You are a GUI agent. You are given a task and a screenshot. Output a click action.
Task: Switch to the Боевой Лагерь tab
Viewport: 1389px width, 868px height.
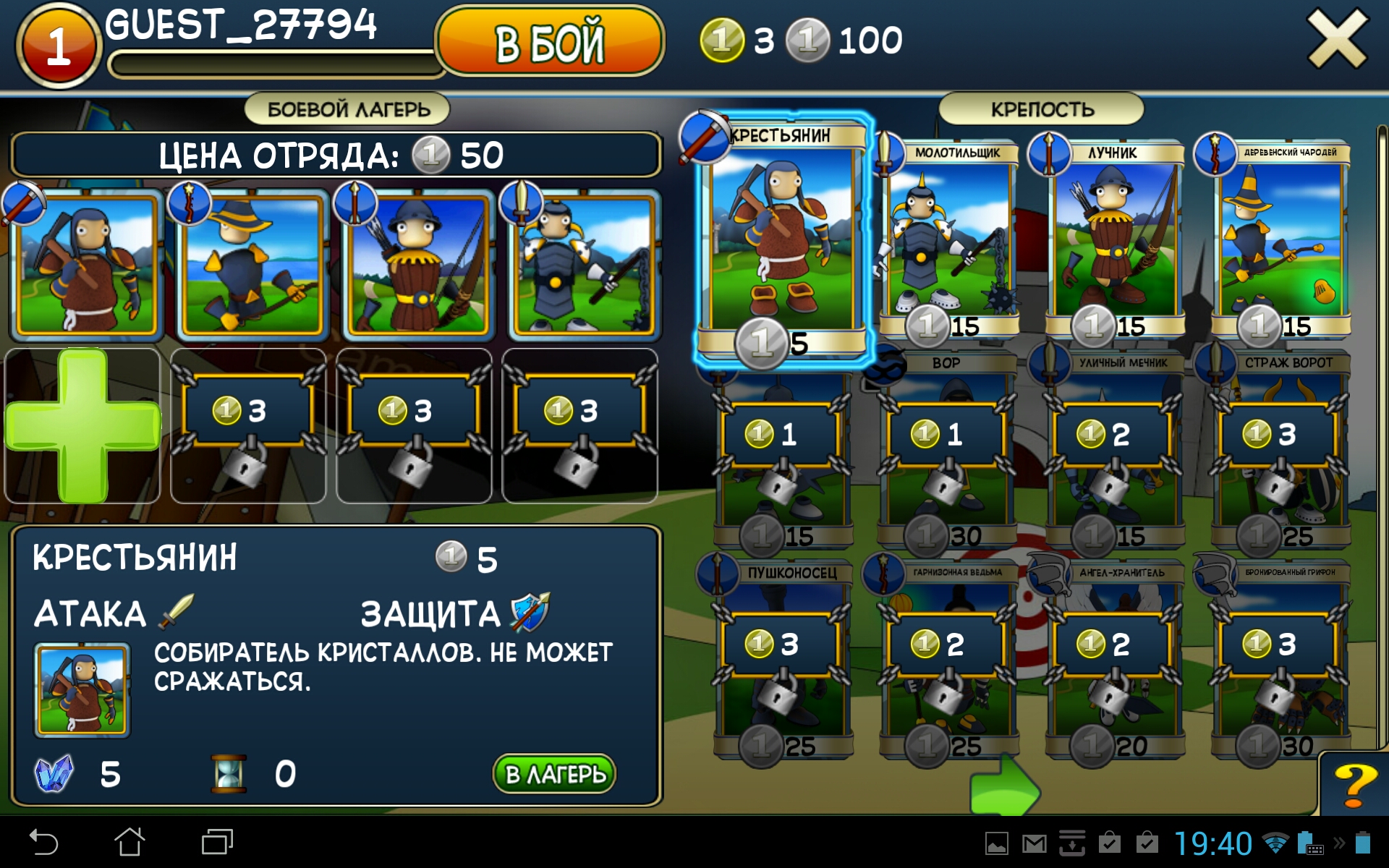[348, 109]
